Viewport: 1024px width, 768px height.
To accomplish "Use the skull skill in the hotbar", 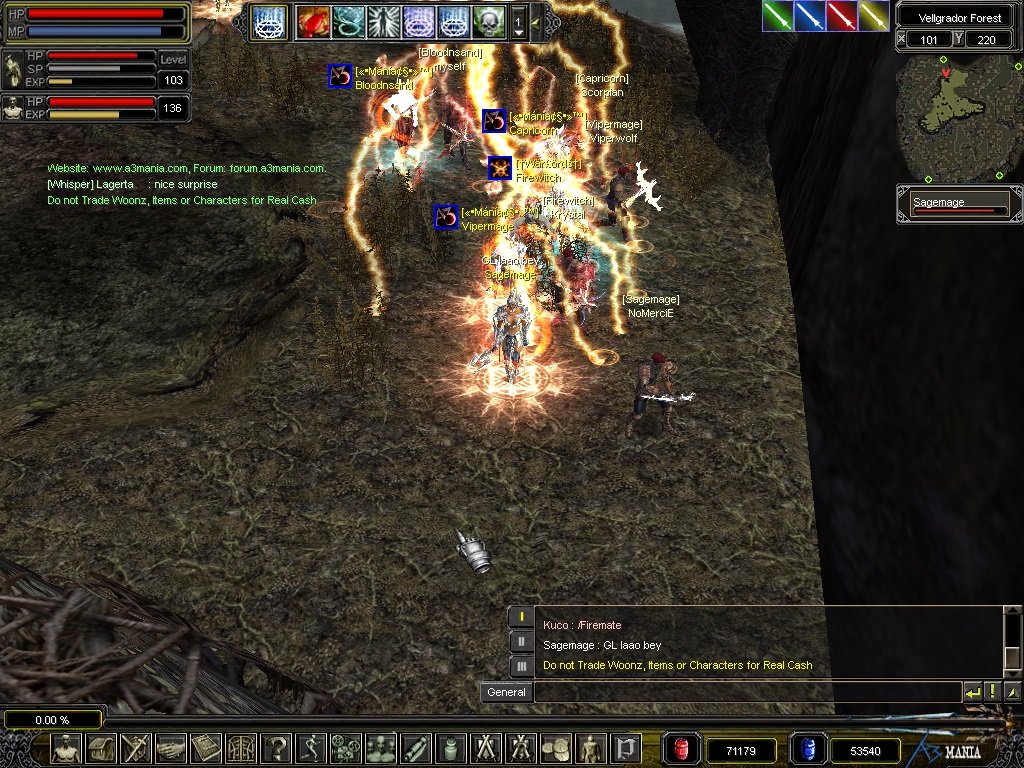I will [x=488, y=21].
